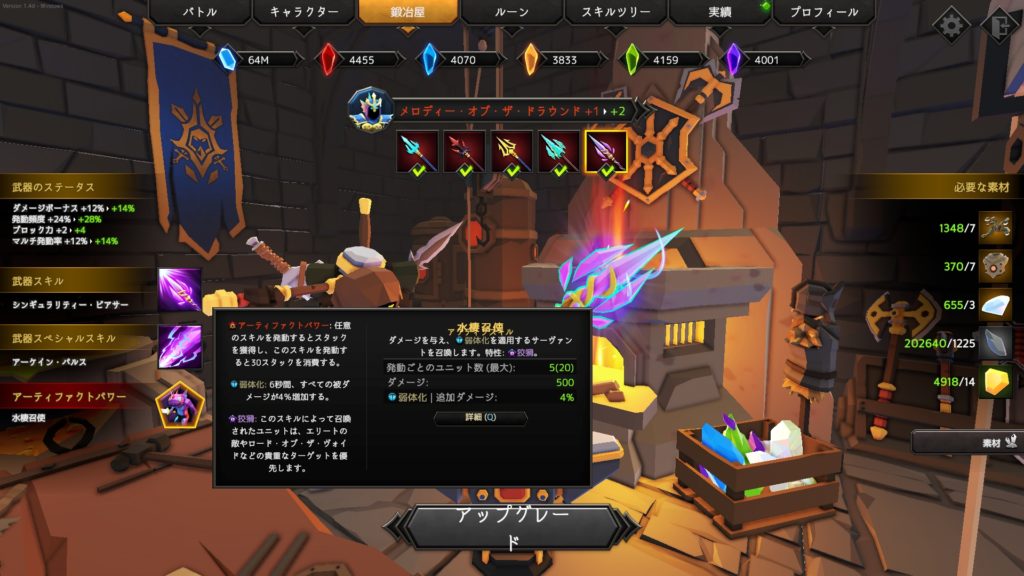Switch to the プロフィール tab
The width and height of the screenshot is (1024, 576).
pos(823,12)
